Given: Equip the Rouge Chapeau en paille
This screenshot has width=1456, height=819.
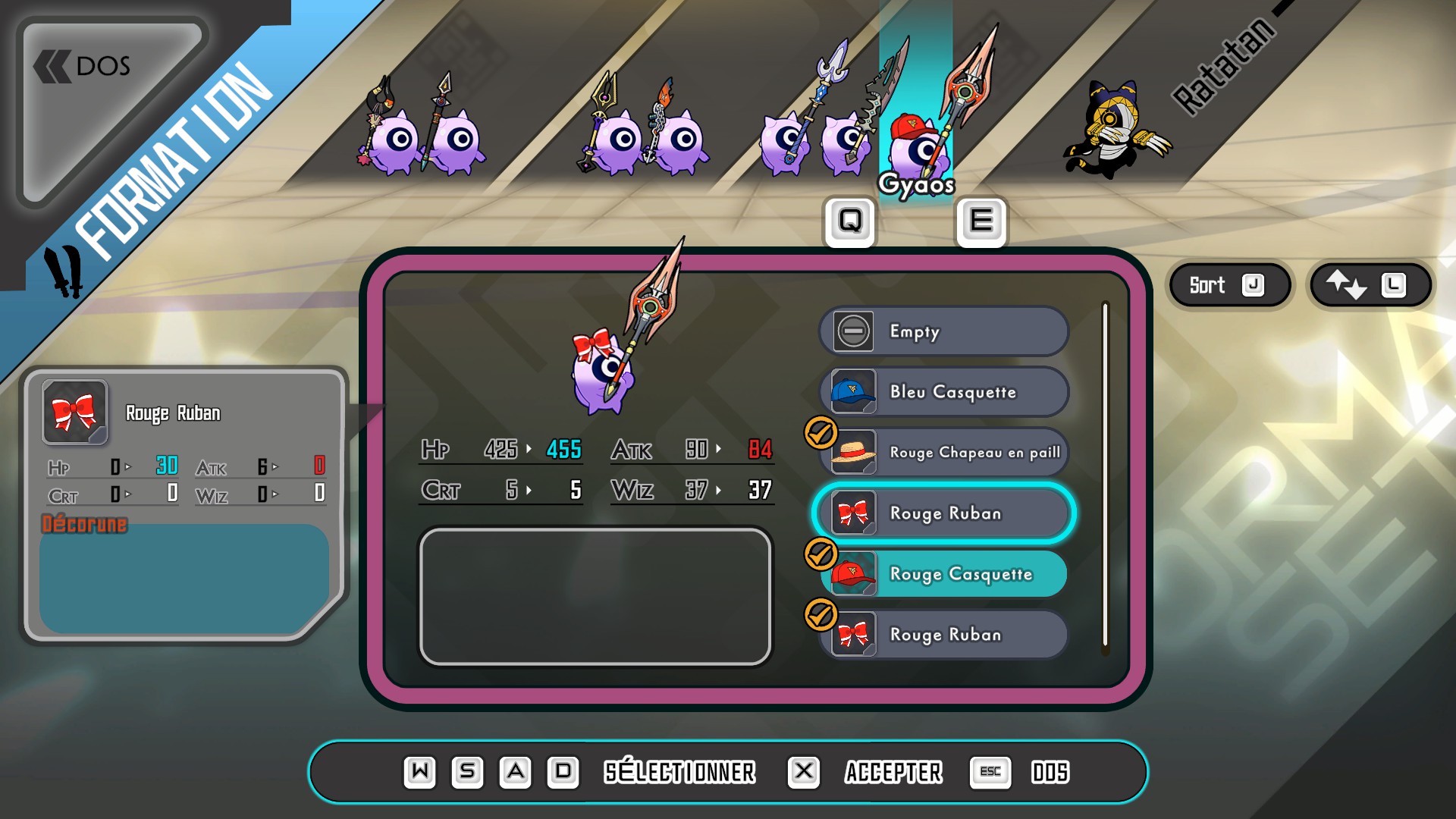Looking at the screenshot, I should pos(943,453).
